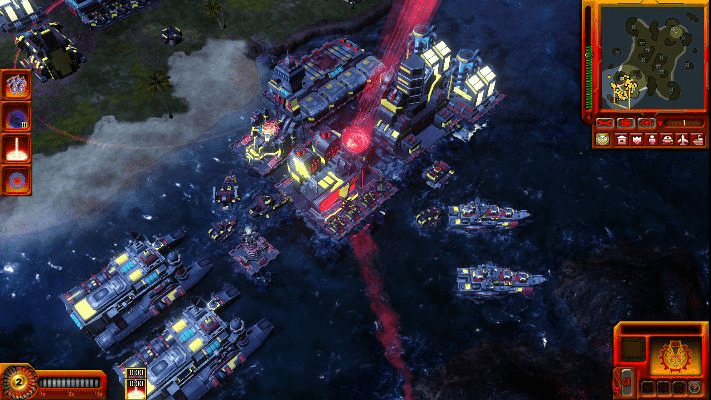Select the blue swirl support power icon
711x400 pixels.
tap(17, 117)
